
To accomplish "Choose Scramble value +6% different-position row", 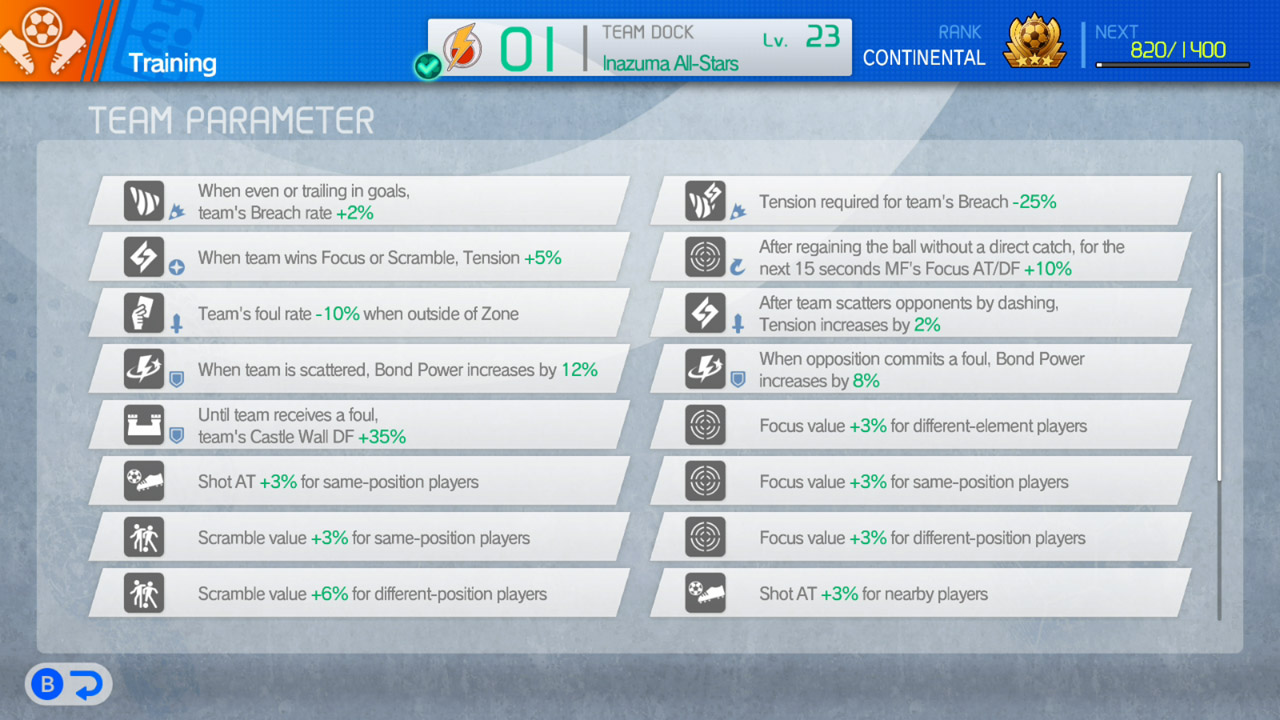I will point(360,593).
